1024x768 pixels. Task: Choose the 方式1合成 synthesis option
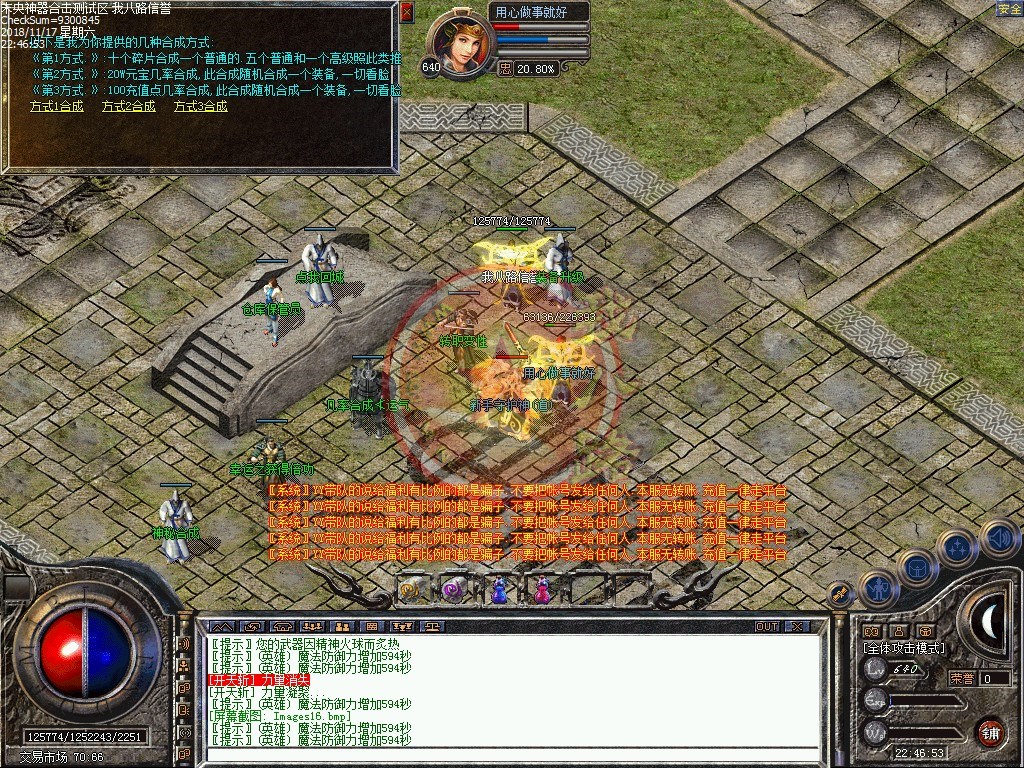(57, 106)
